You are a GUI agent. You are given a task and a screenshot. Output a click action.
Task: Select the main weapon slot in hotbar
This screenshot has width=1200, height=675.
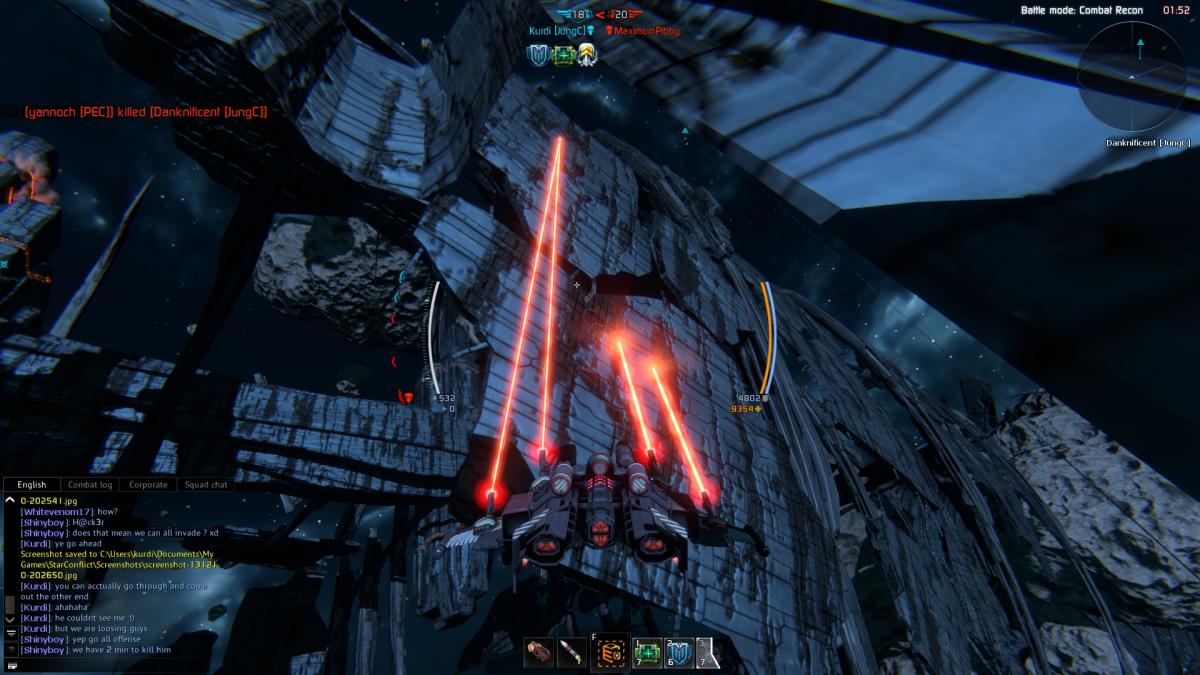pyautogui.click(x=539, y=652)
